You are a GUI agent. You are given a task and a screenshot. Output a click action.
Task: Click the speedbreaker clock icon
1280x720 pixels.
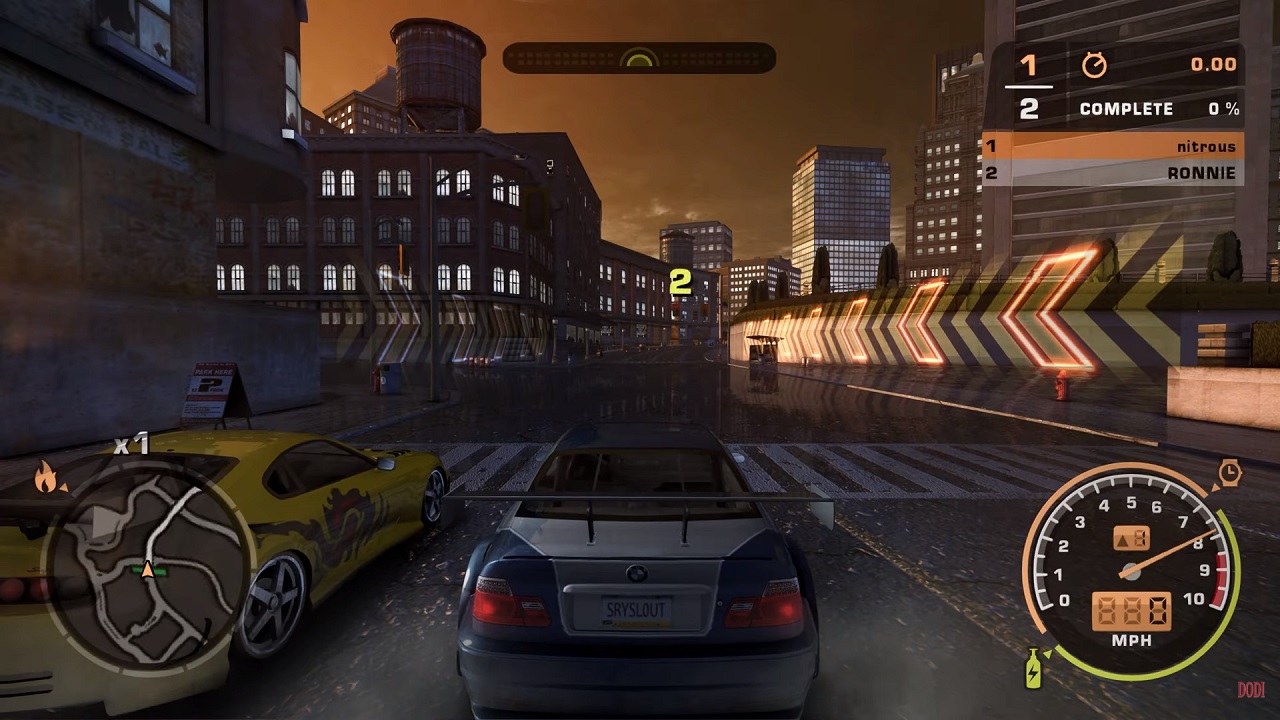click(1229, 472)
